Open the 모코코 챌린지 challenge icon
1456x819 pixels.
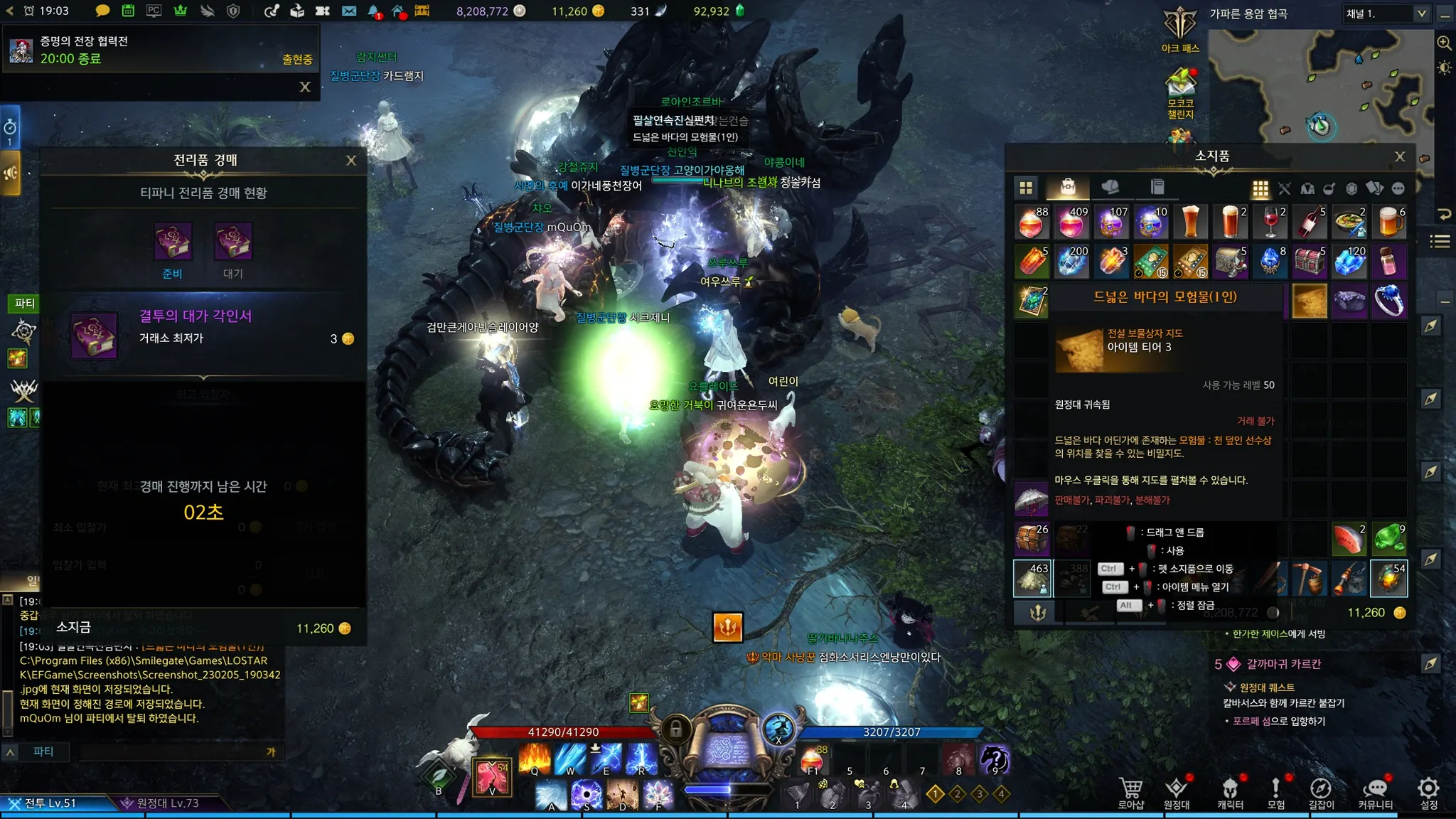pyautogui.click(x=1180, y=91)
